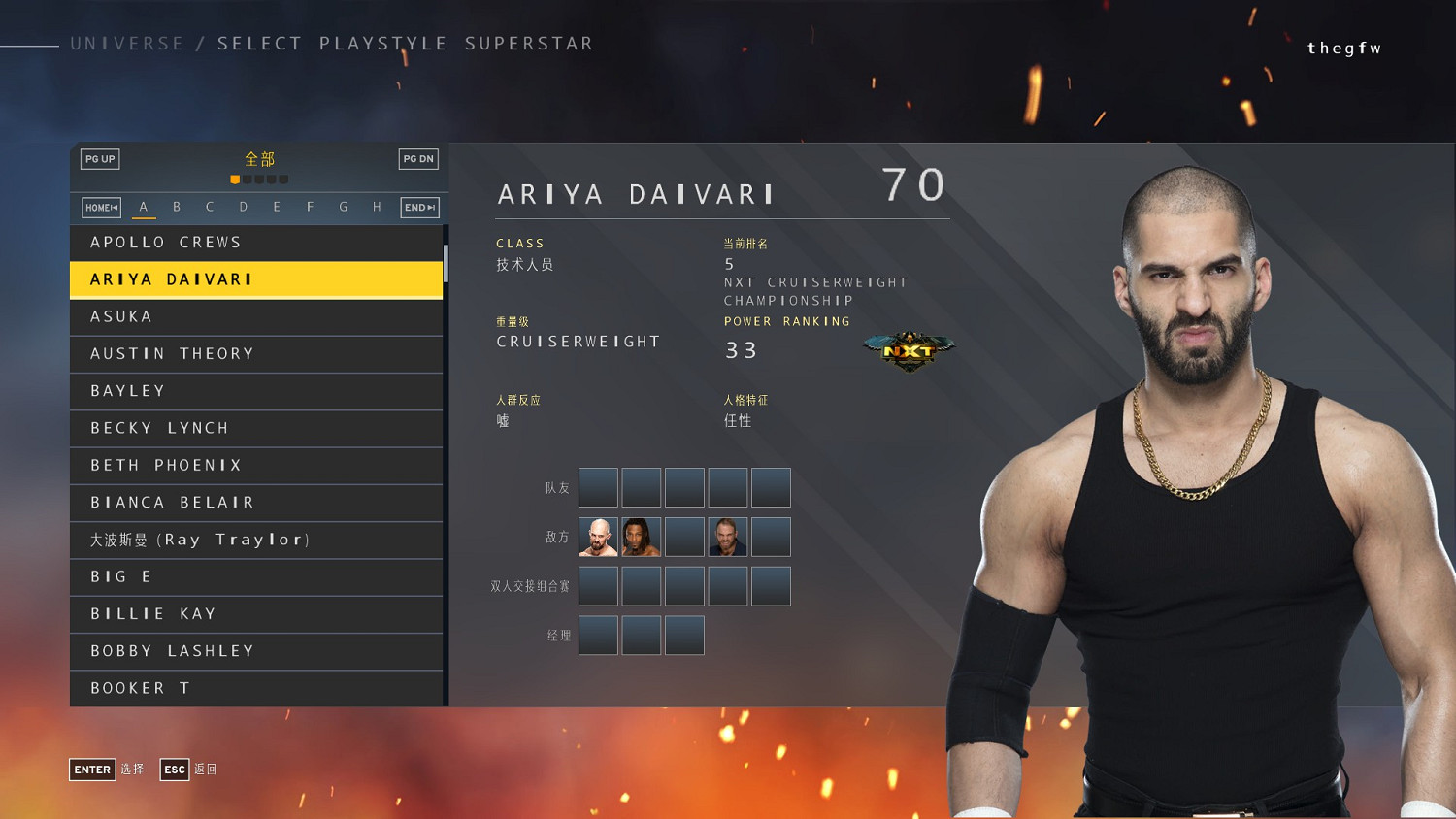Open the dreadlocked rival's portrait
The width and height of the screenshot is (1456, 819).
[641, 535]
